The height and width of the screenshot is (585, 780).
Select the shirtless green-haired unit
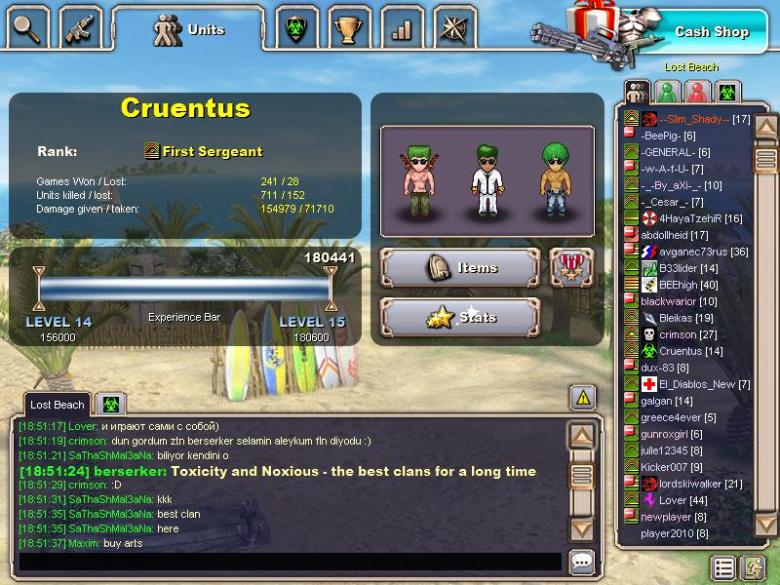(x=417, y=180)
